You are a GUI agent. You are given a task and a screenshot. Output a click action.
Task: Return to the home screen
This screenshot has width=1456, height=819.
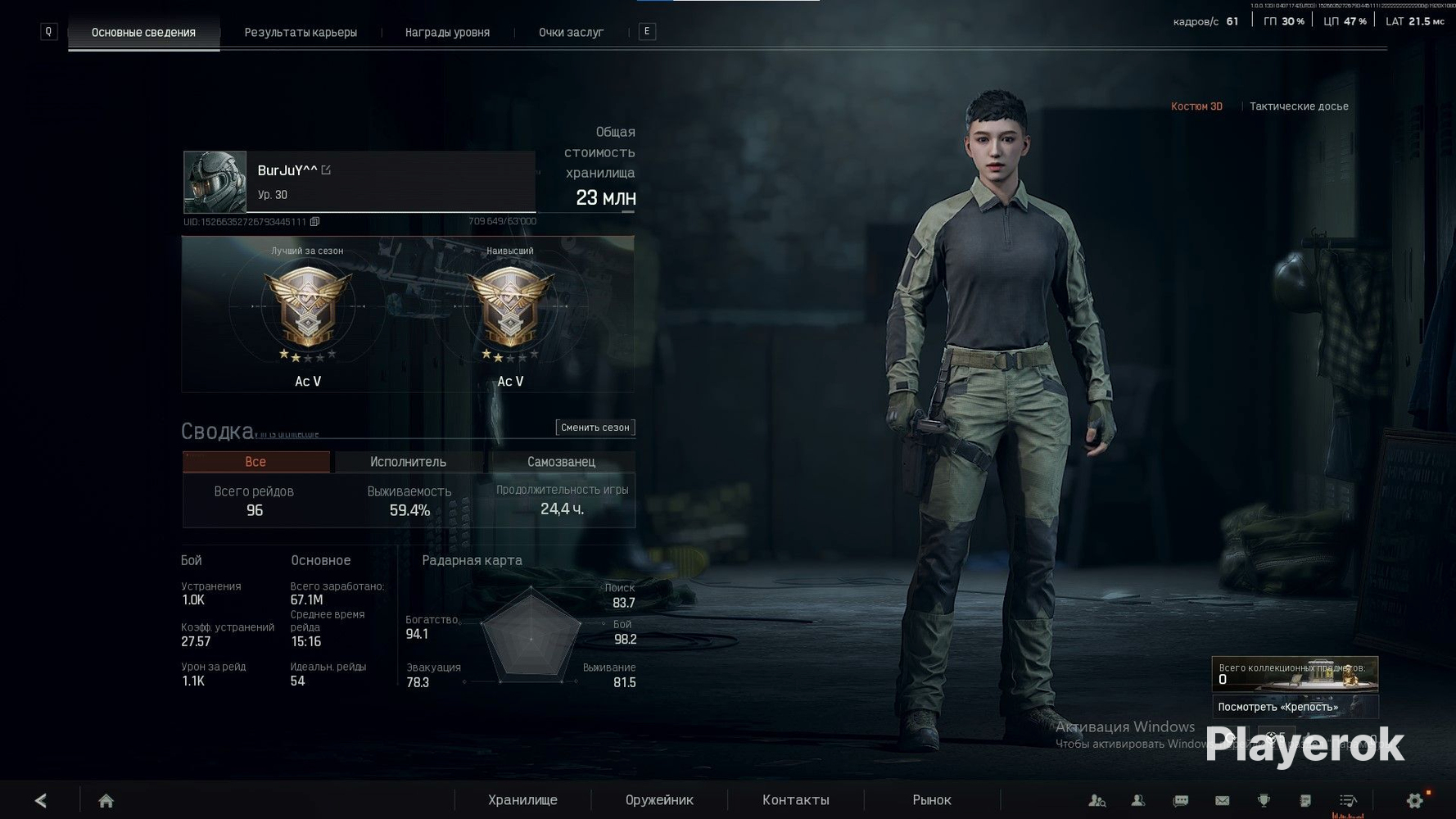pyautogui.click(x=106, y=801)
